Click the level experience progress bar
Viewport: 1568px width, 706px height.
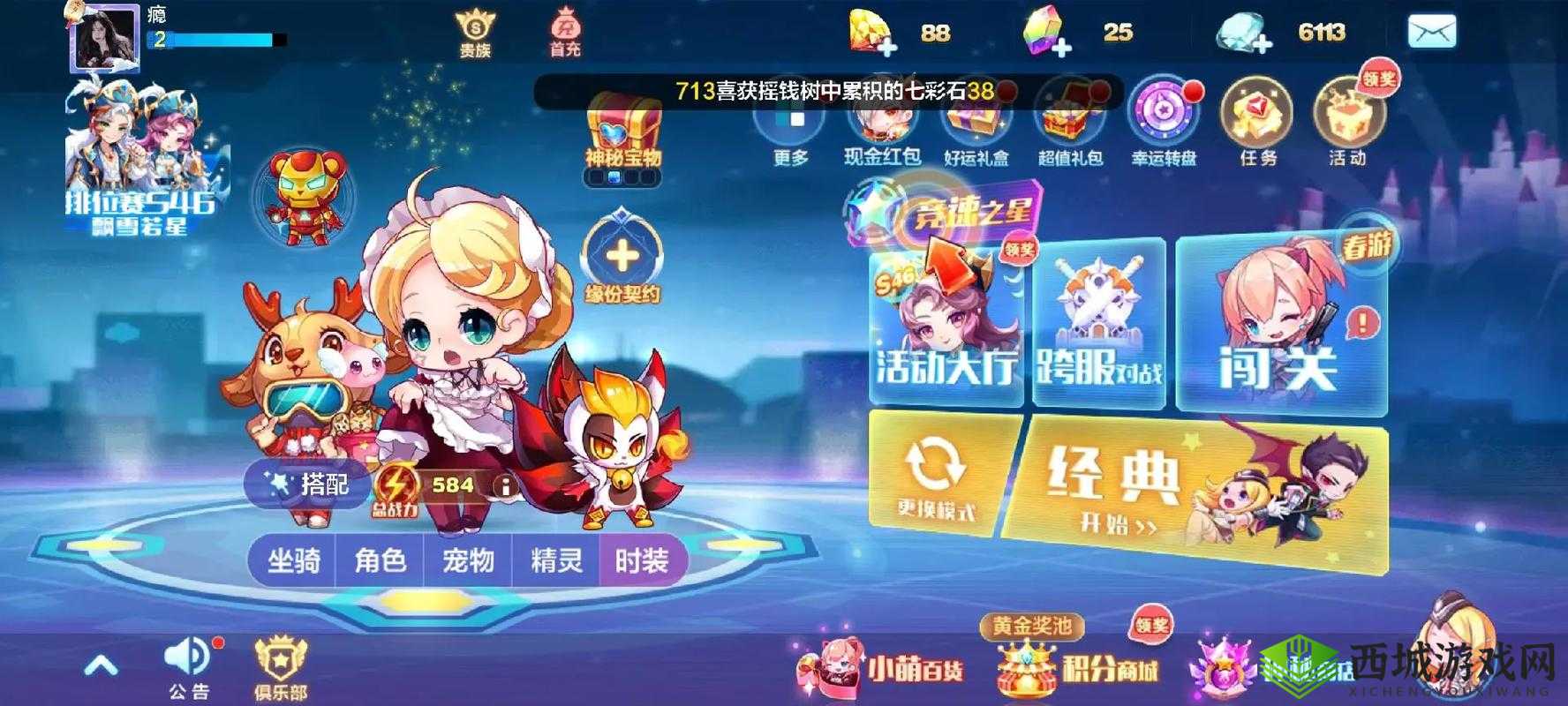coord(212,40)
